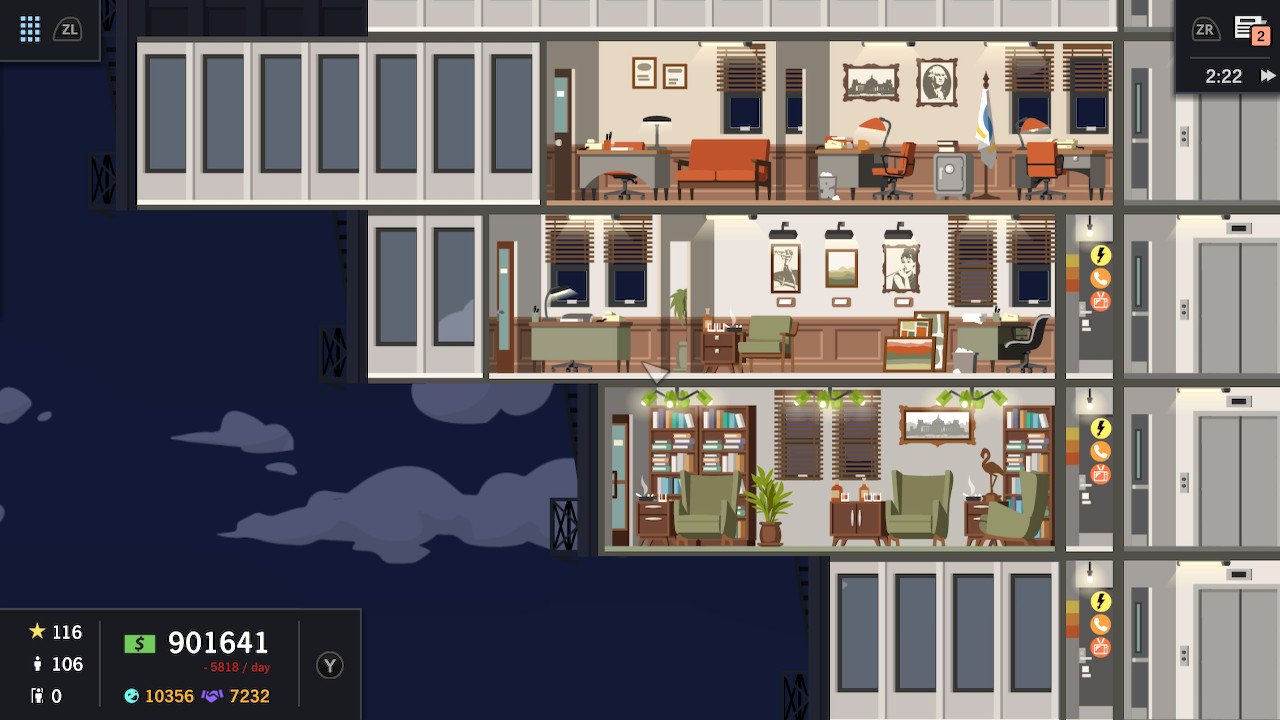The image size is (1280, 720).
Task: Click the ZL shoulder button label
Action: coord(70,29)
